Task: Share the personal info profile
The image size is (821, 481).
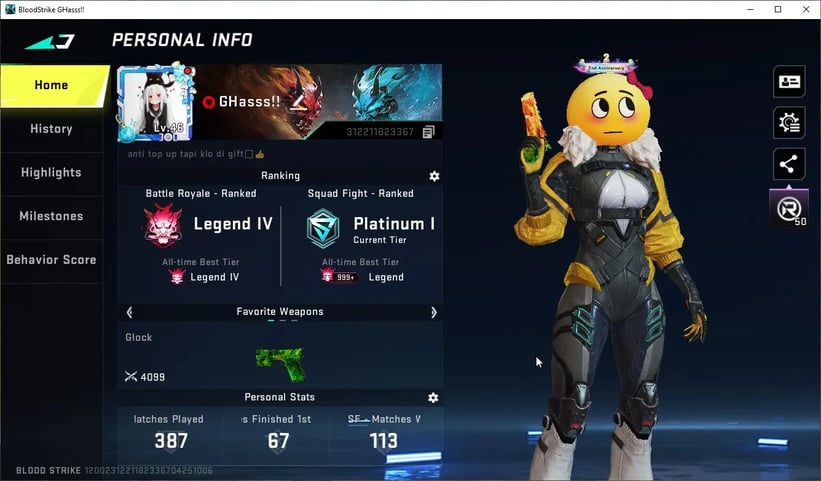Action: click(x=789, y=164)
